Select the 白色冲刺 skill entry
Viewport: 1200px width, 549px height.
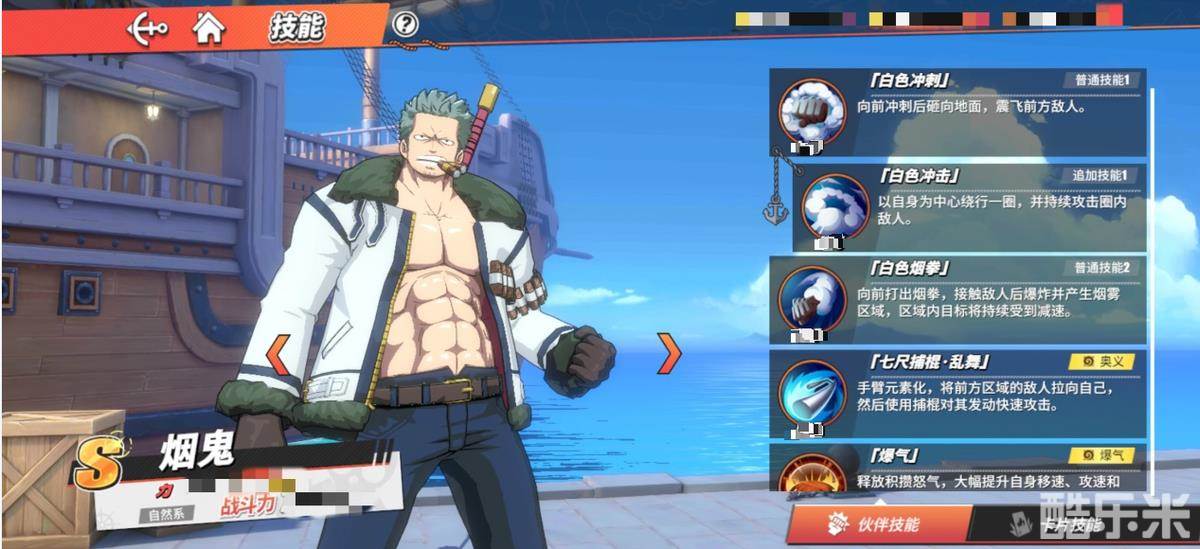pos(958,112)
